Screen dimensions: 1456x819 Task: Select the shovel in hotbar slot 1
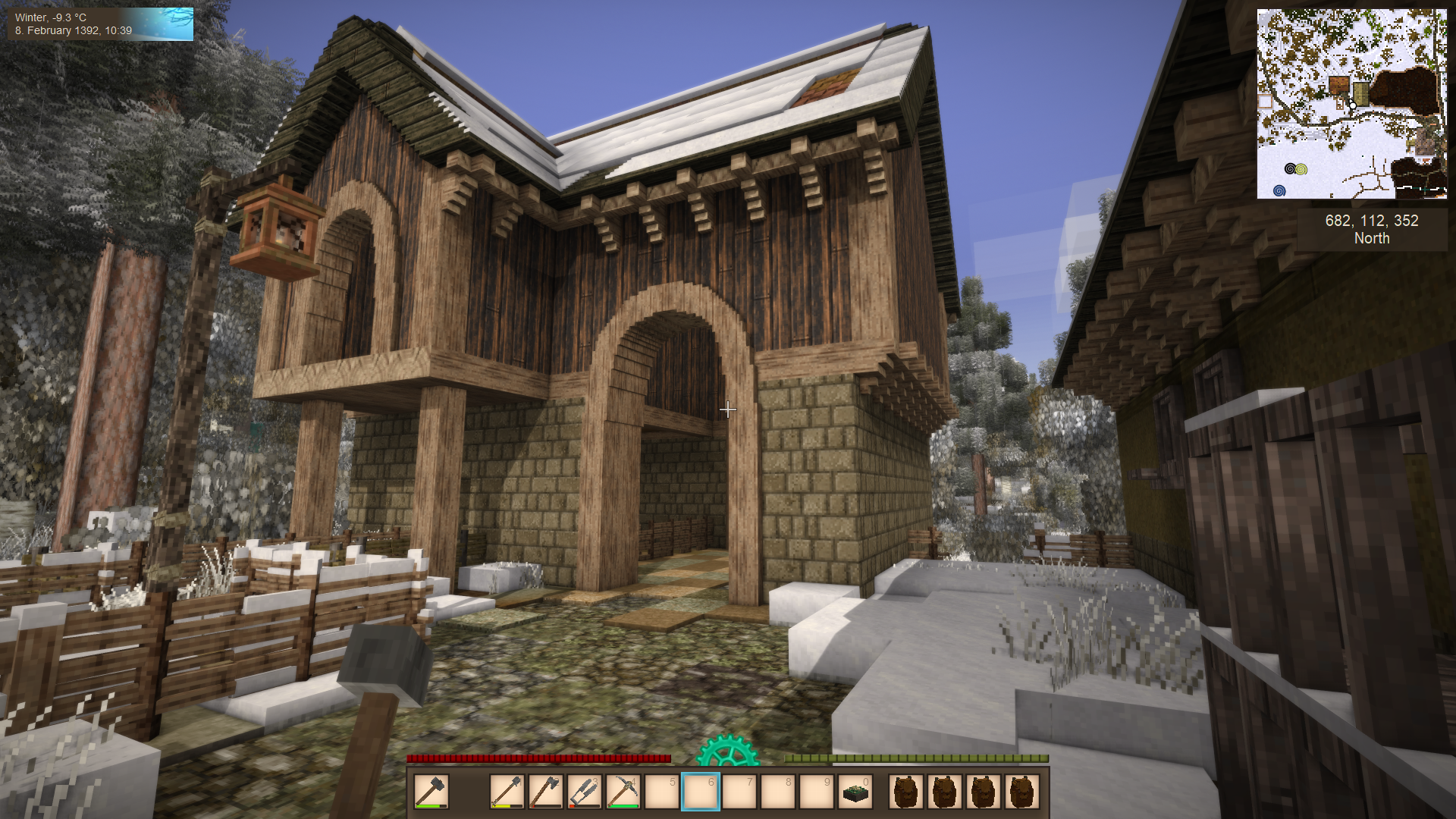click(x=507, y=792)
